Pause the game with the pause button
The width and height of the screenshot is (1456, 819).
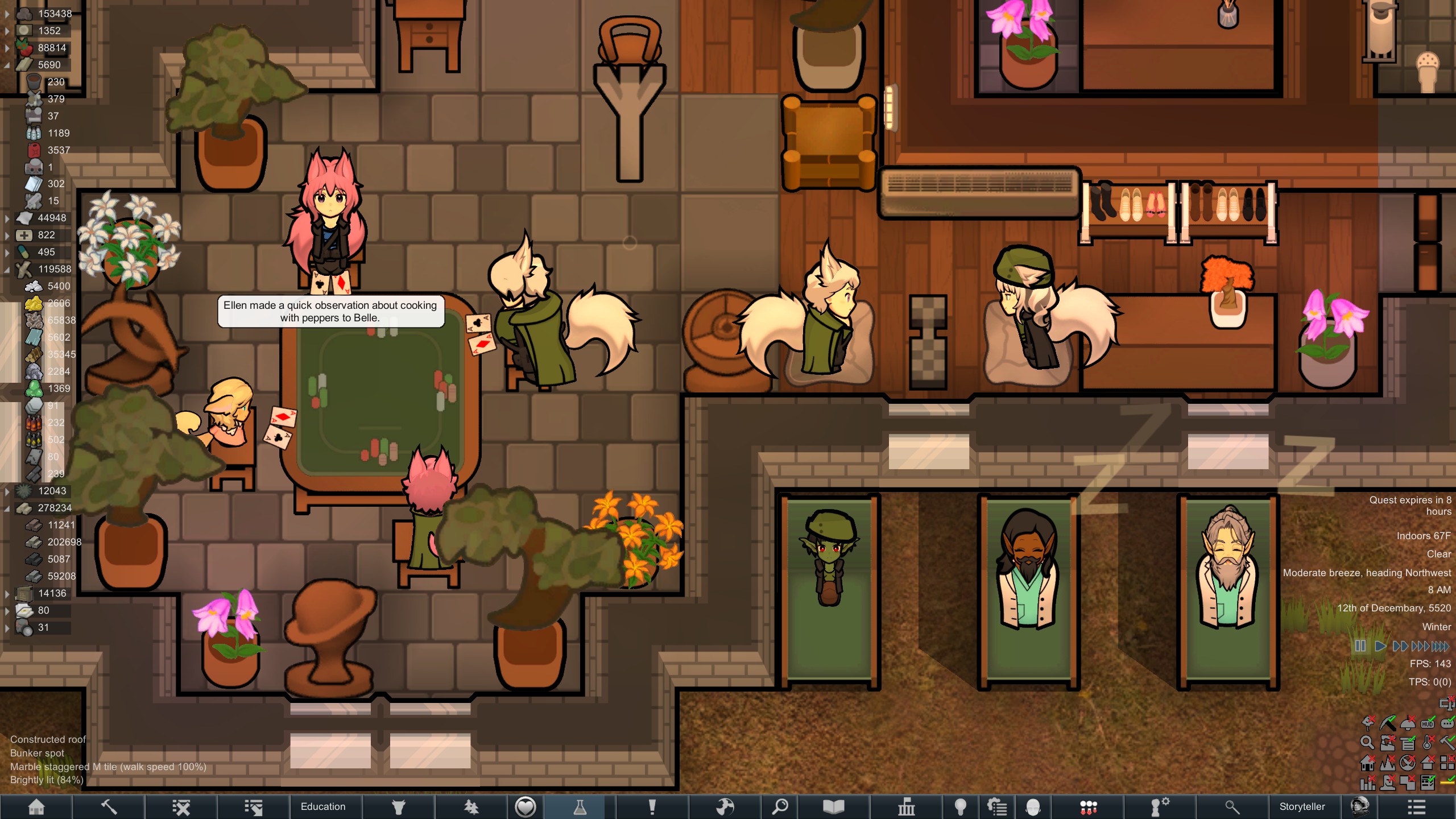pos(1360,646)
